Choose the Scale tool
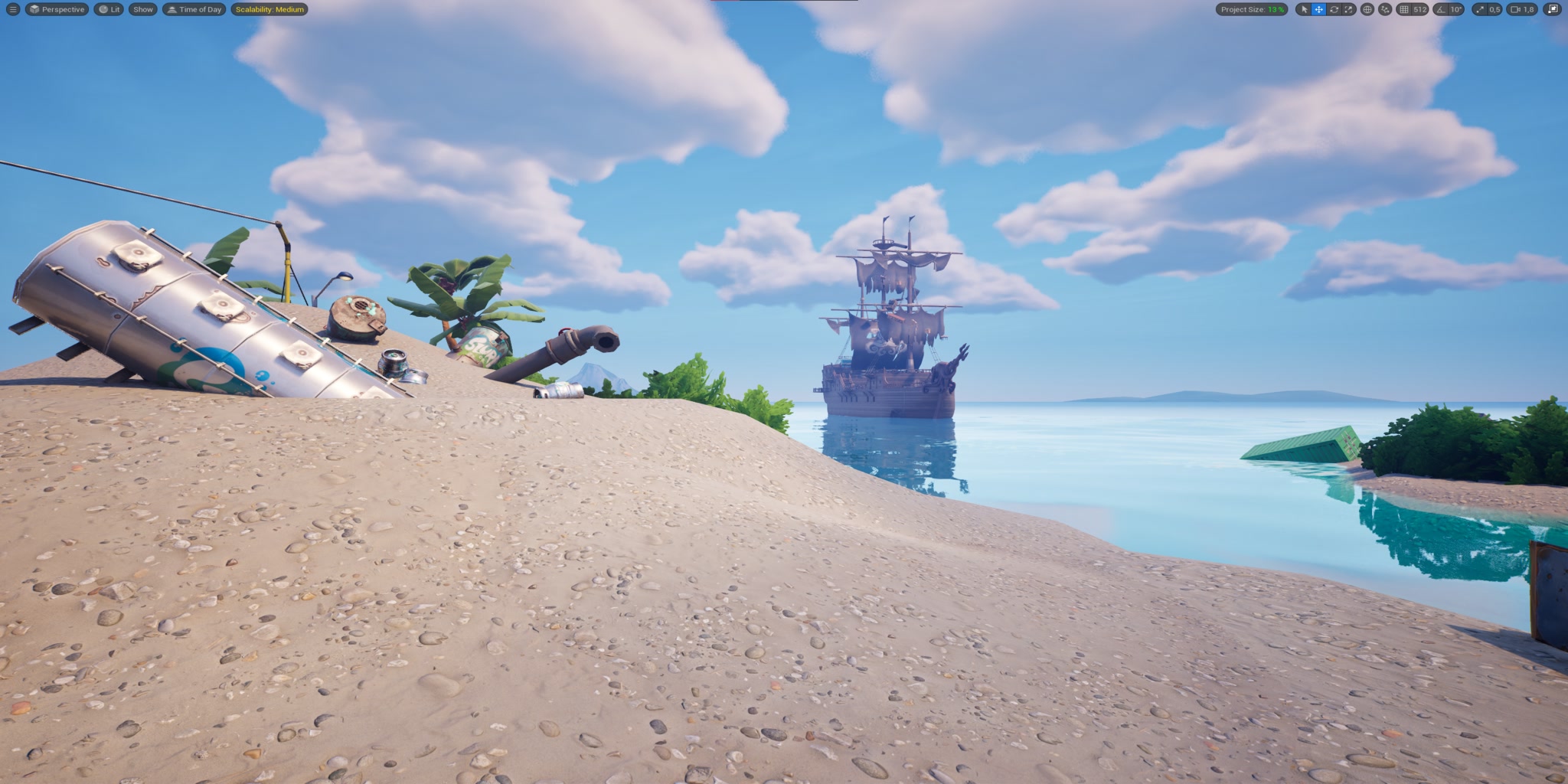The width and height of the screenshot is (1568, 784). tap(1348, 10)
